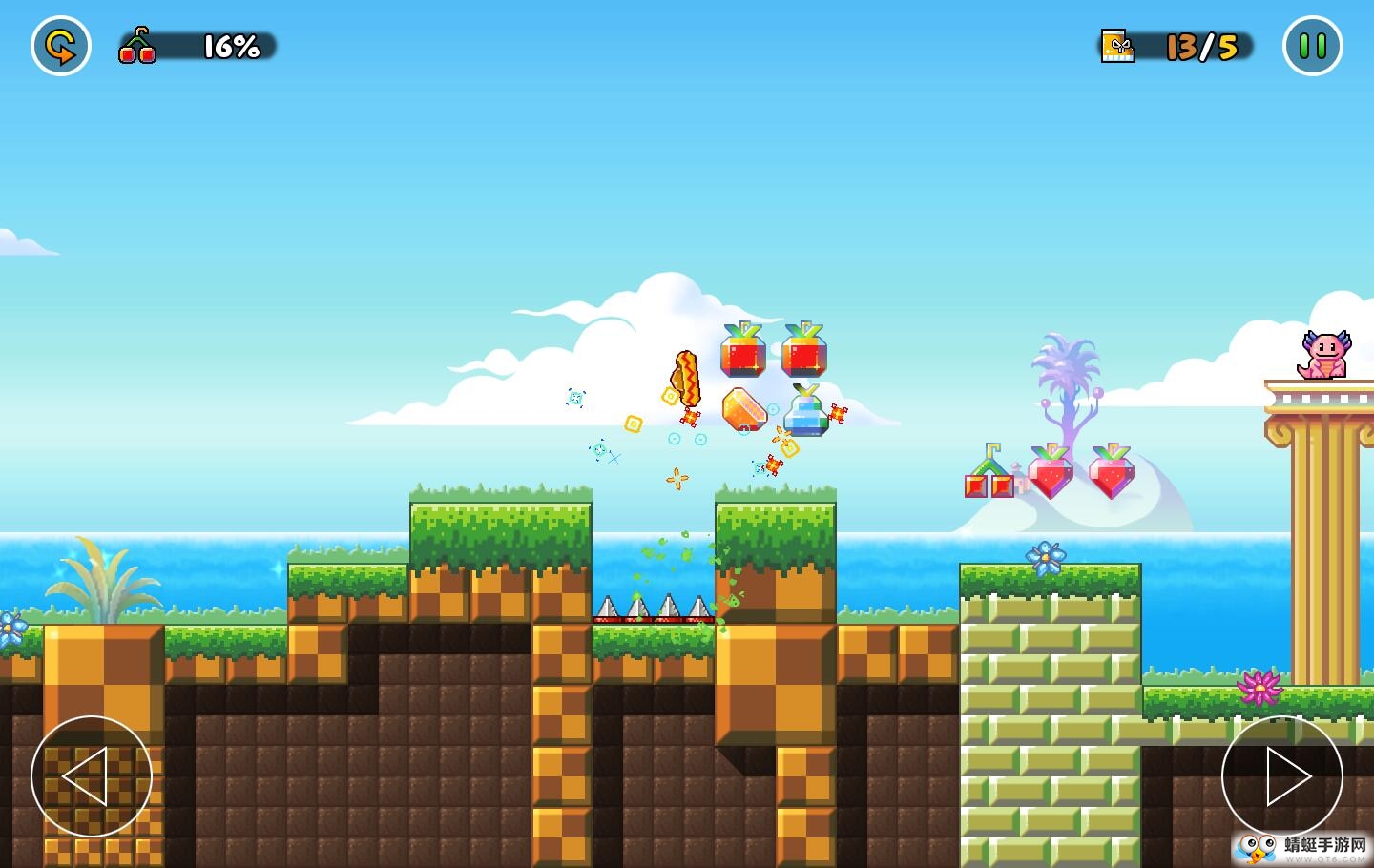1374x868 pixels.
Task: Move right with the right arrow control
Action: [1281, 776]
